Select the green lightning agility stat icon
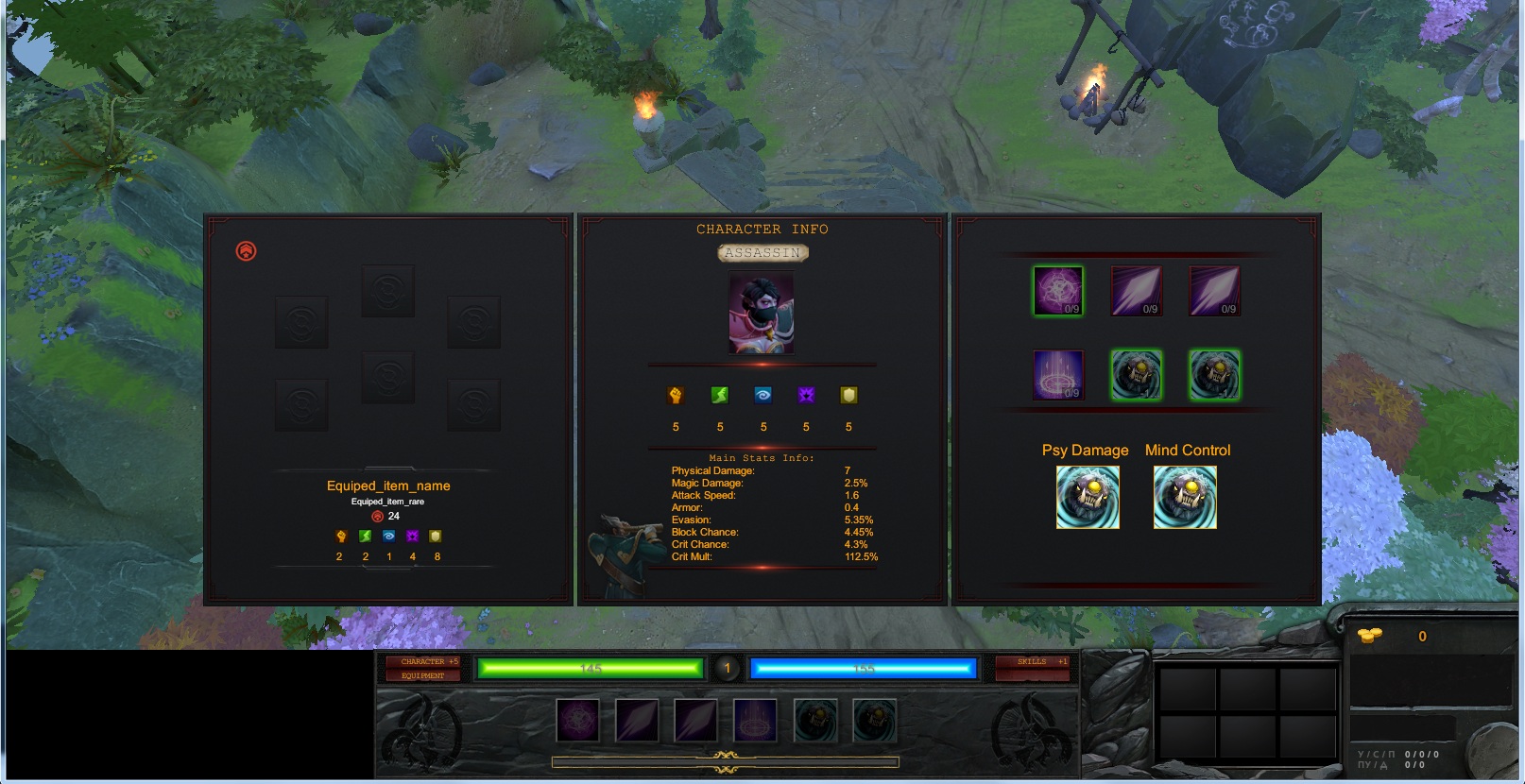 point(720,396)
